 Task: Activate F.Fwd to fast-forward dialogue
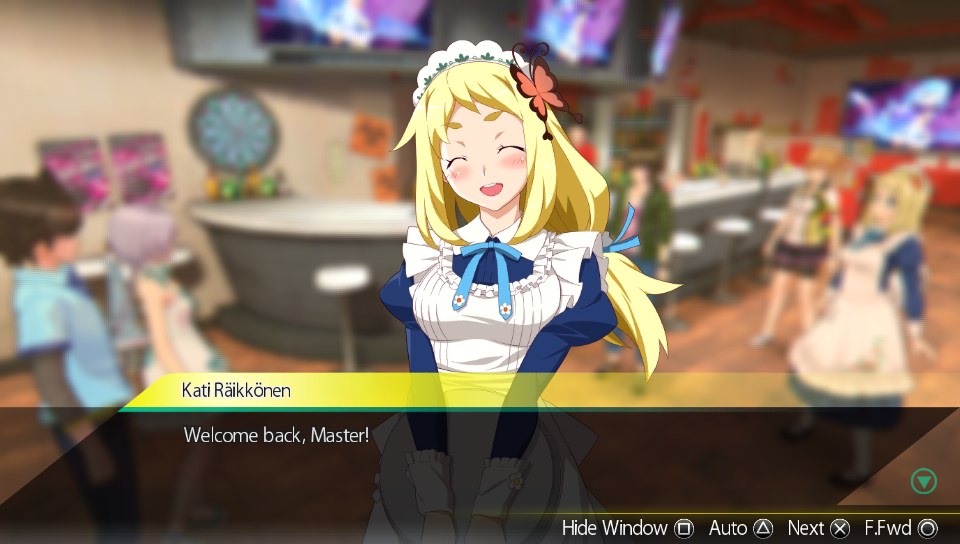[900, 527]
